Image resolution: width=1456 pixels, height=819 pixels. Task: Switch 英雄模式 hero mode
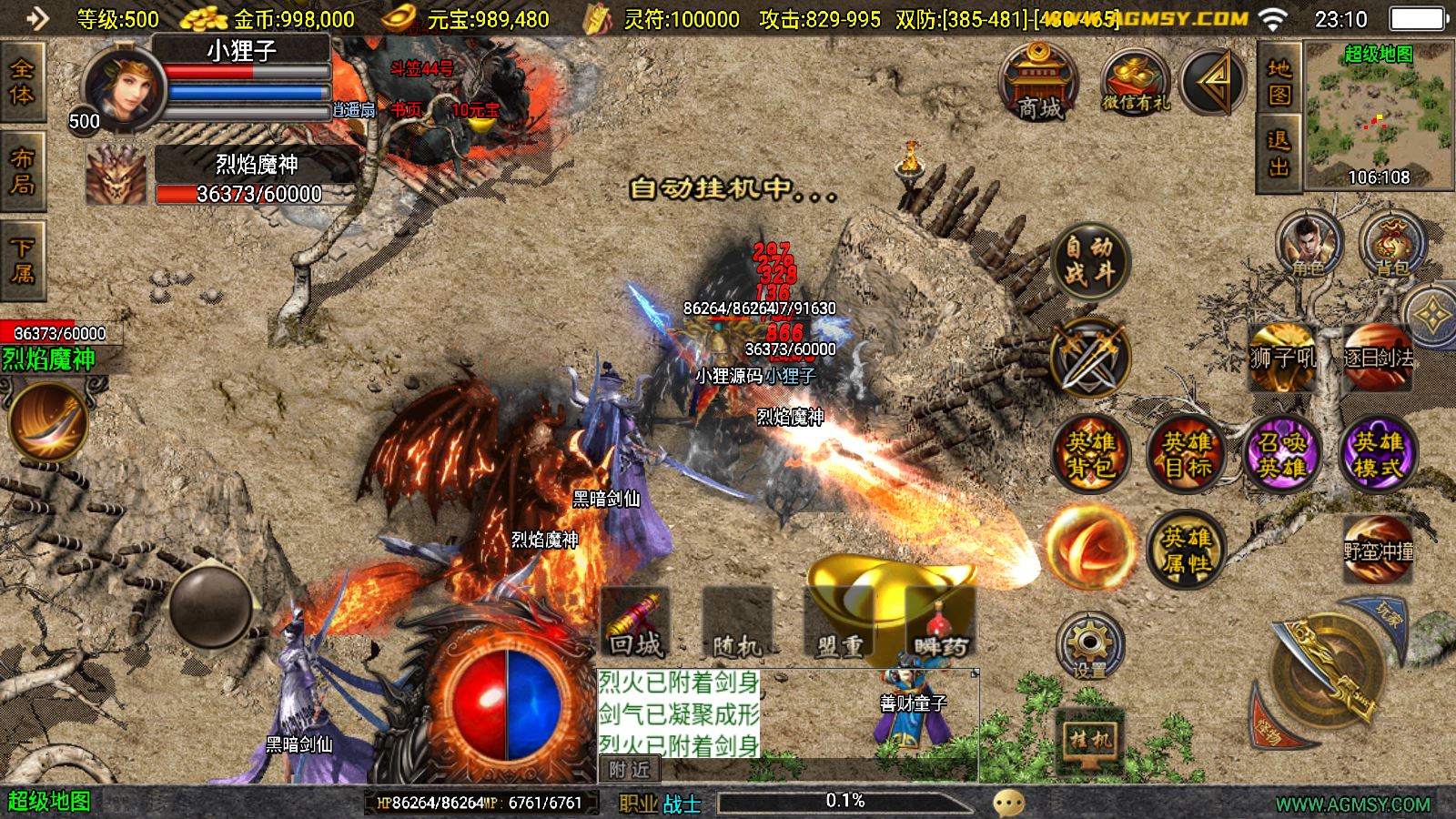pyautogui.click(x=1378, y=454)
